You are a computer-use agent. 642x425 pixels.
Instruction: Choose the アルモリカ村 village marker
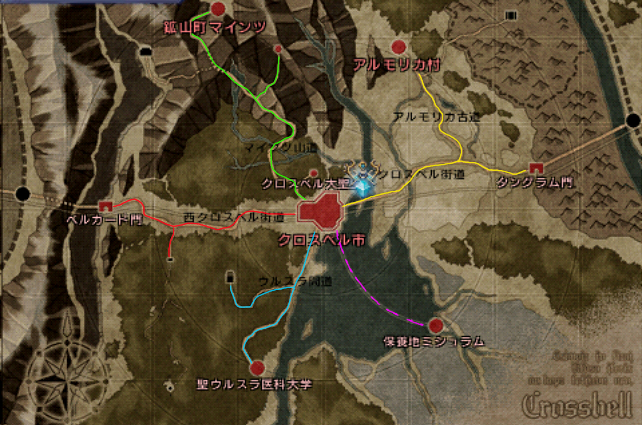click(398, 47)
